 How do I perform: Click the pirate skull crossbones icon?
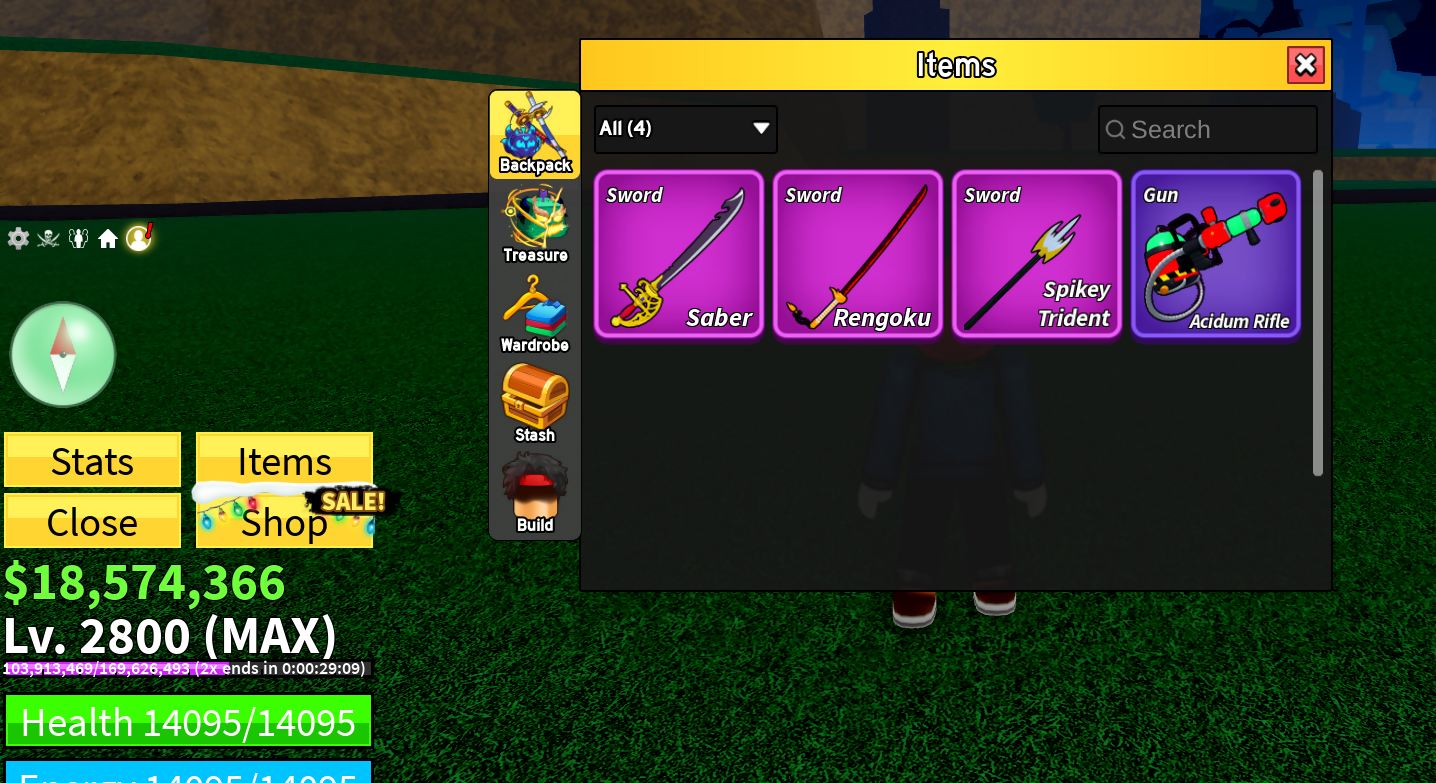[47, 239]
